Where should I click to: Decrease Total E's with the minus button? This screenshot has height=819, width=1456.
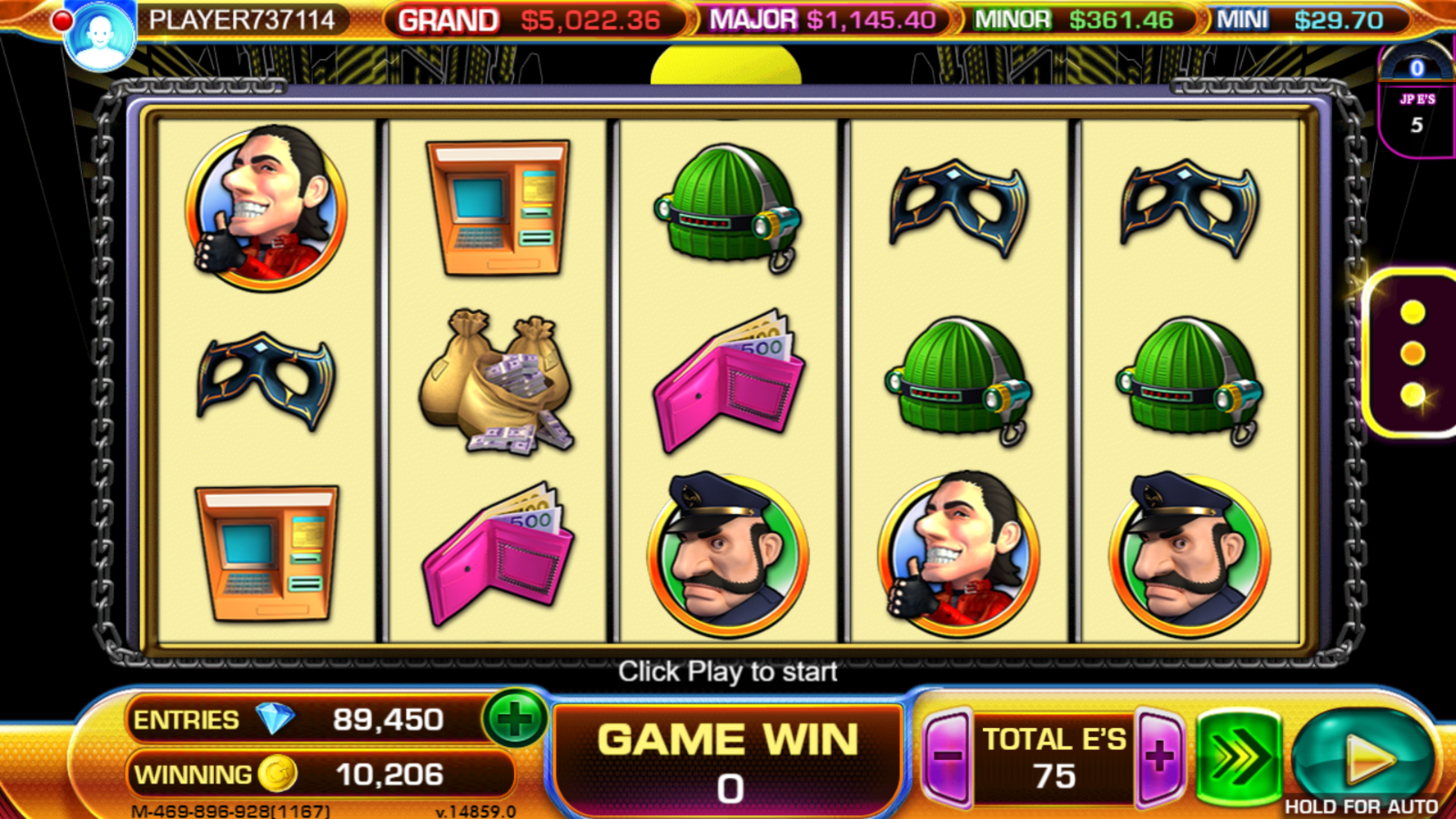coord(947,756)
